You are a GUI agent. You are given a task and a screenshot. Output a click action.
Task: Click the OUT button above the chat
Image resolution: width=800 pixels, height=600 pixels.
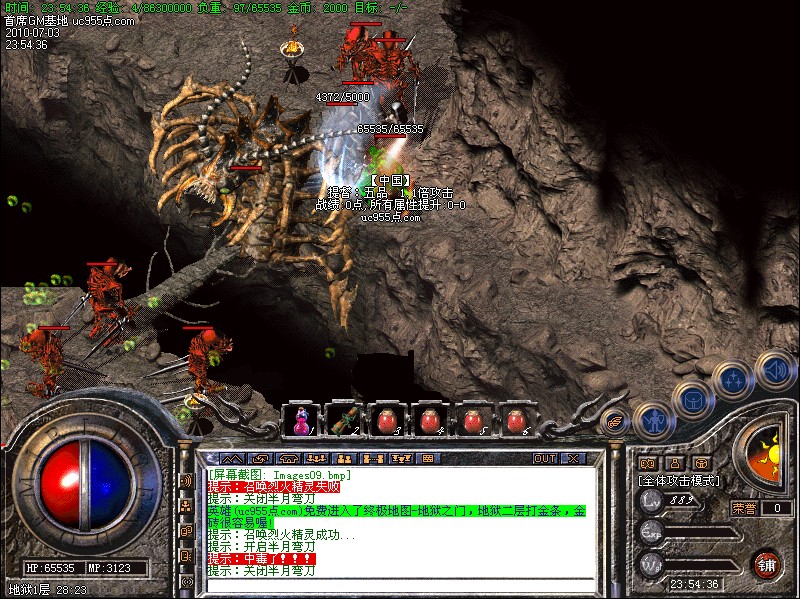pyautogui.click(x=544, y=459)
